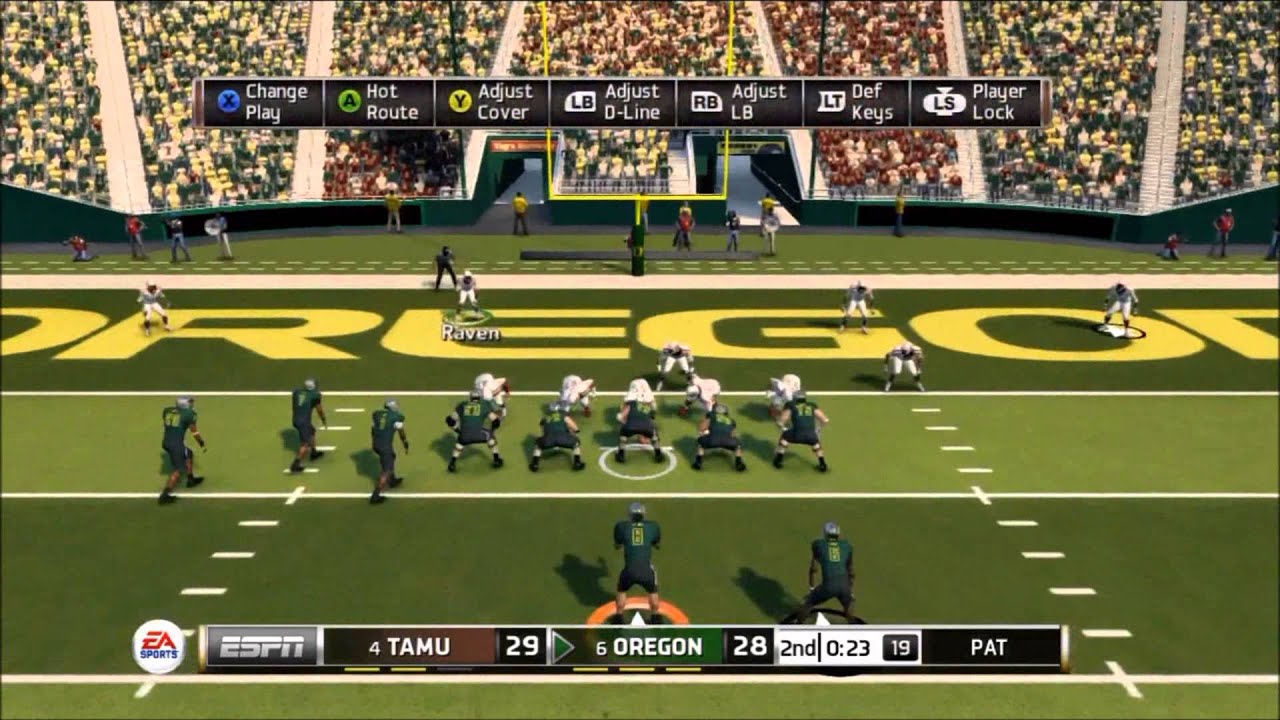Screen dimensions: 1280x720
Task: Click the Adjust D-Line entry
Action: 613,103
